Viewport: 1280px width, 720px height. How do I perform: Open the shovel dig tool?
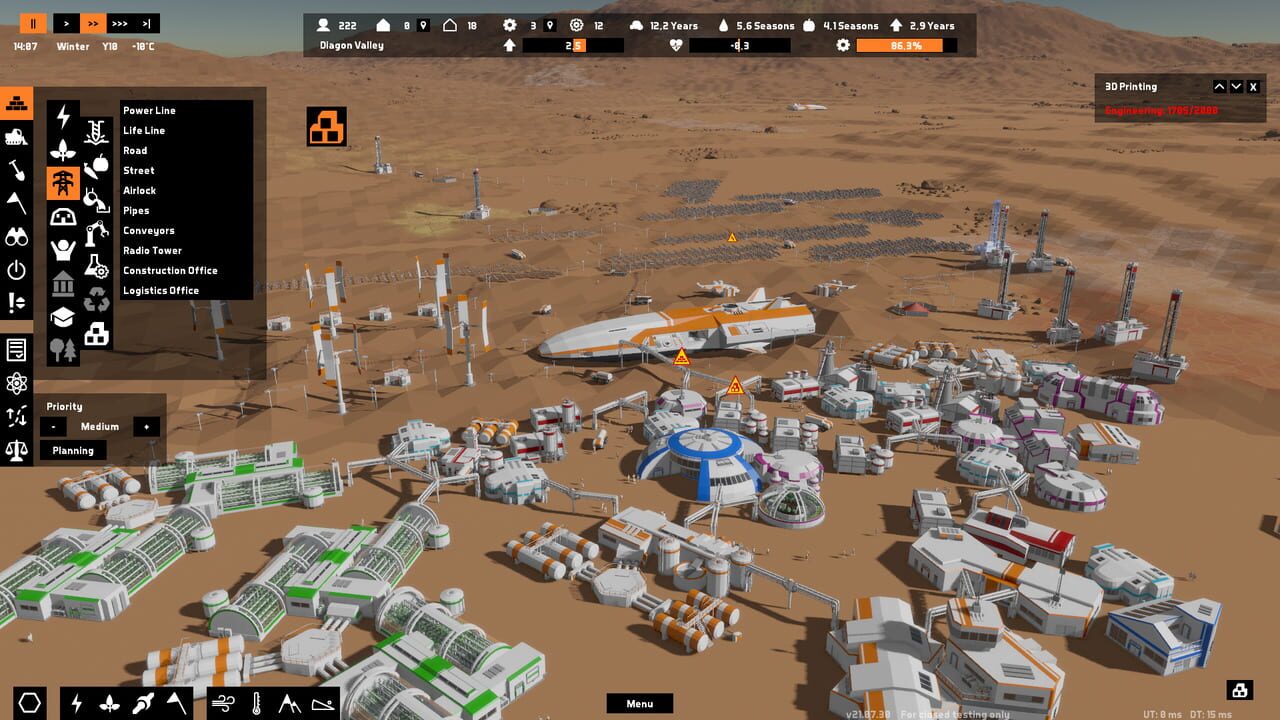(16, 170)
